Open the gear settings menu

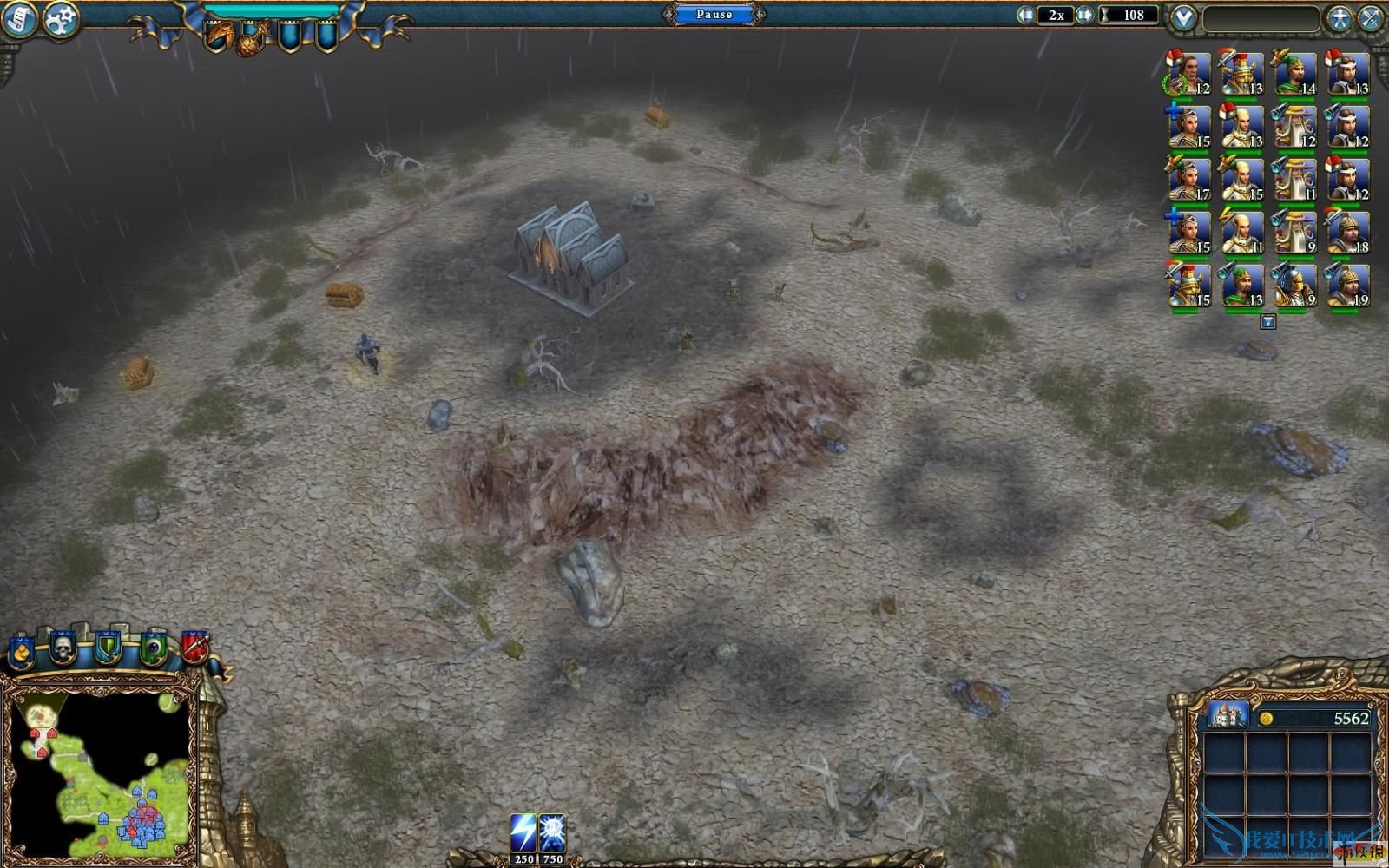tap(60, 19)
